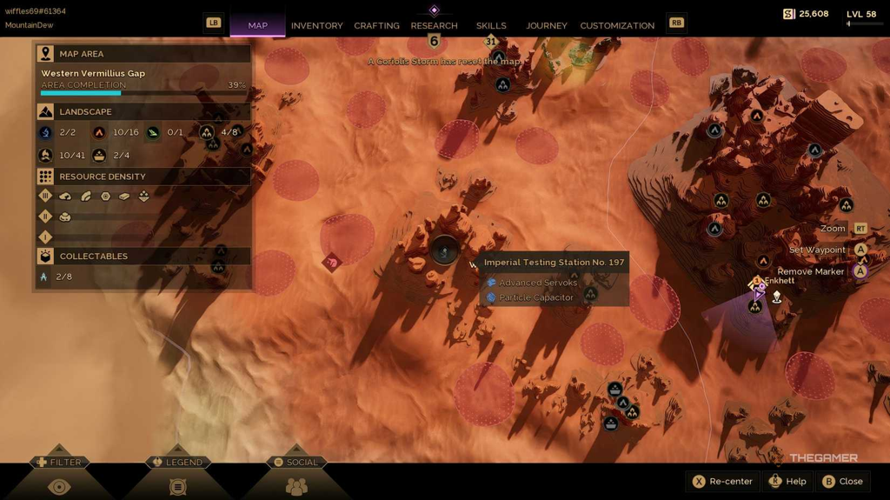Viewport: 890px width, 500px height.
Task: Switch to the Inventory tab
Action: [316, 25]
